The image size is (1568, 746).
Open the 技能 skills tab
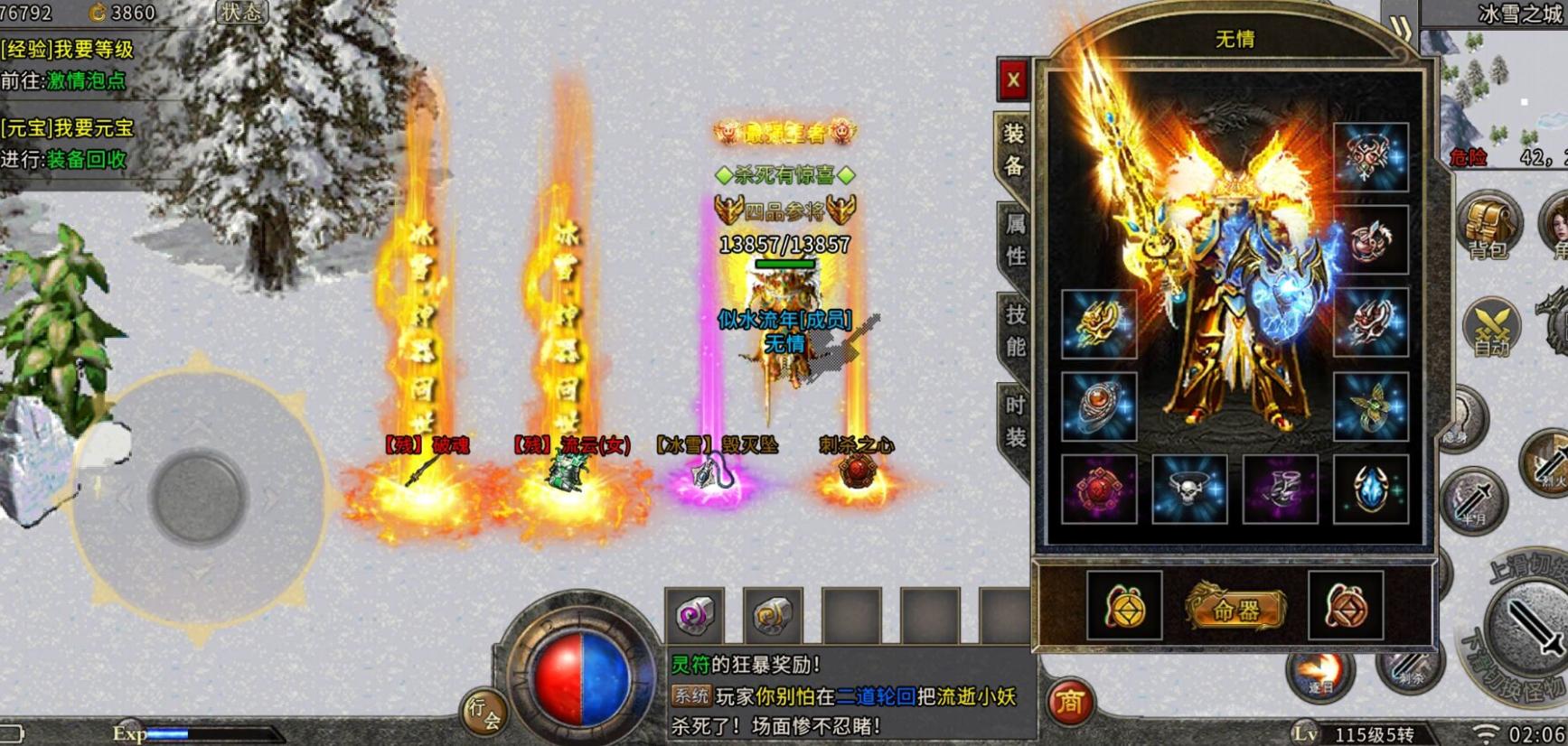(1016, 330)
